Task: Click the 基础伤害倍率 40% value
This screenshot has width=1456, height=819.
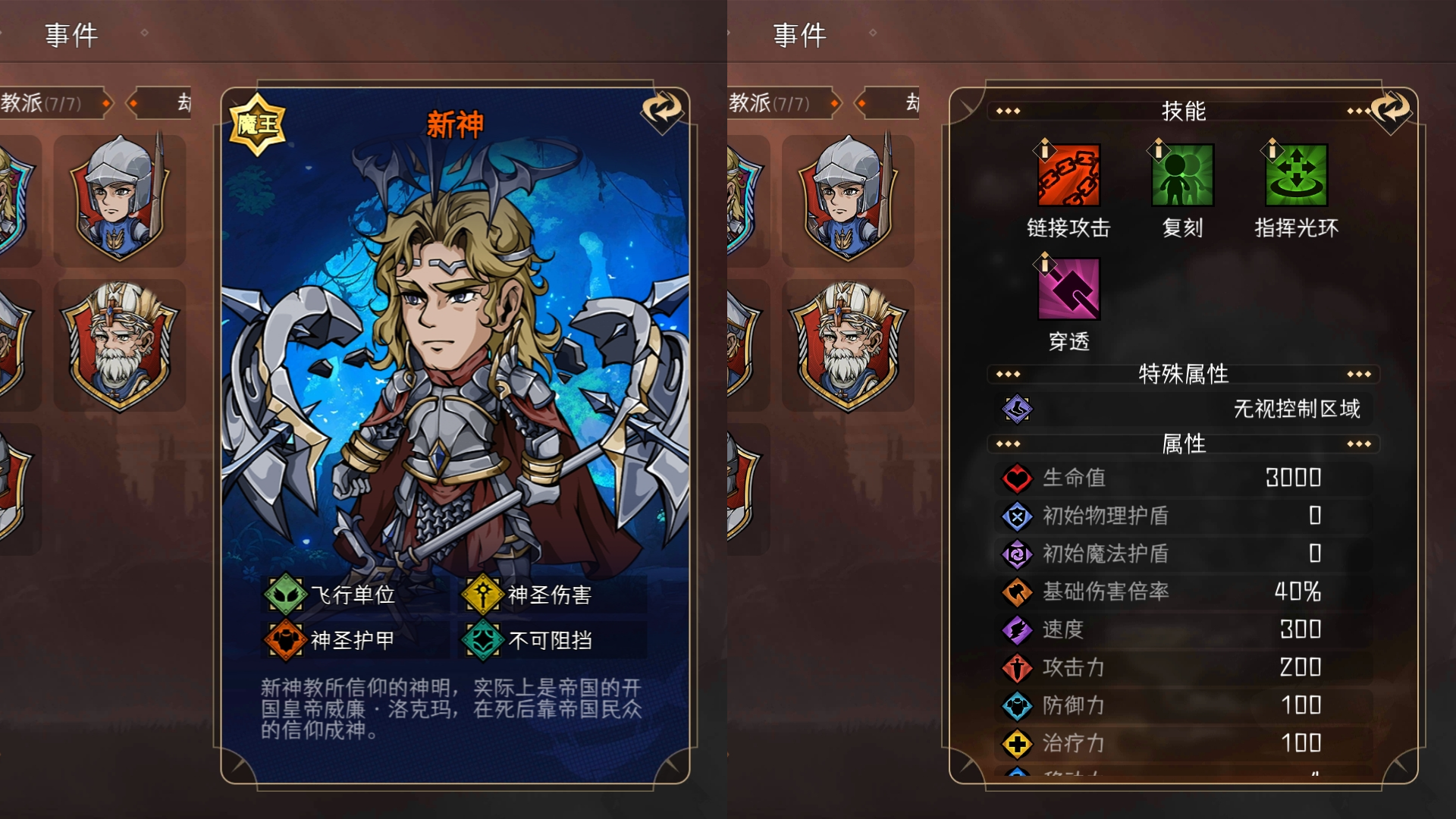Action: pyautogui.click(x=1298, y=593)
